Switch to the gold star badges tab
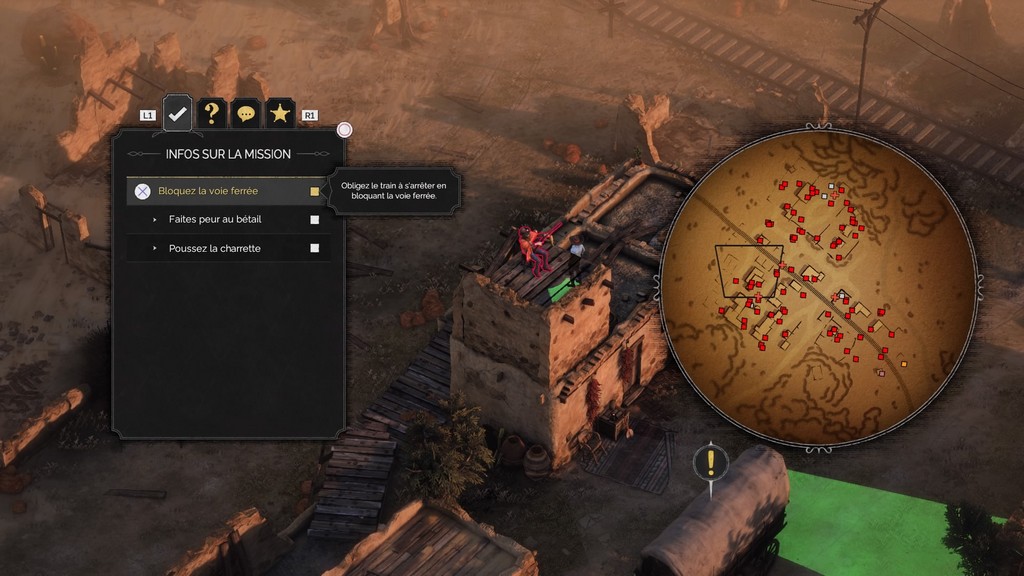Image resolution: width=1024 pixels, height=576 pixels. coord(280,113)
